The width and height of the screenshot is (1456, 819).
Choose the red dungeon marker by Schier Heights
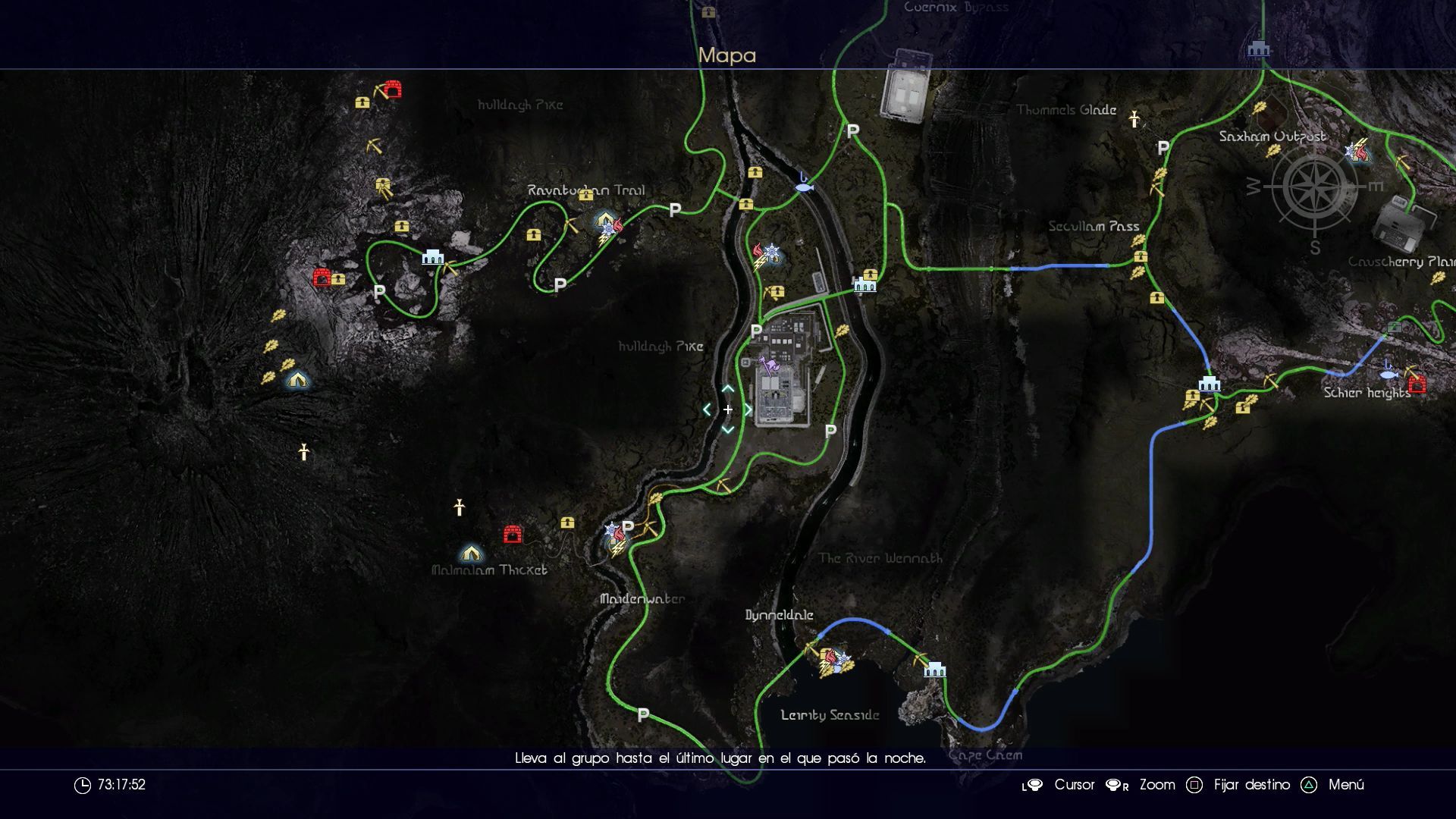coord(1417,384)
